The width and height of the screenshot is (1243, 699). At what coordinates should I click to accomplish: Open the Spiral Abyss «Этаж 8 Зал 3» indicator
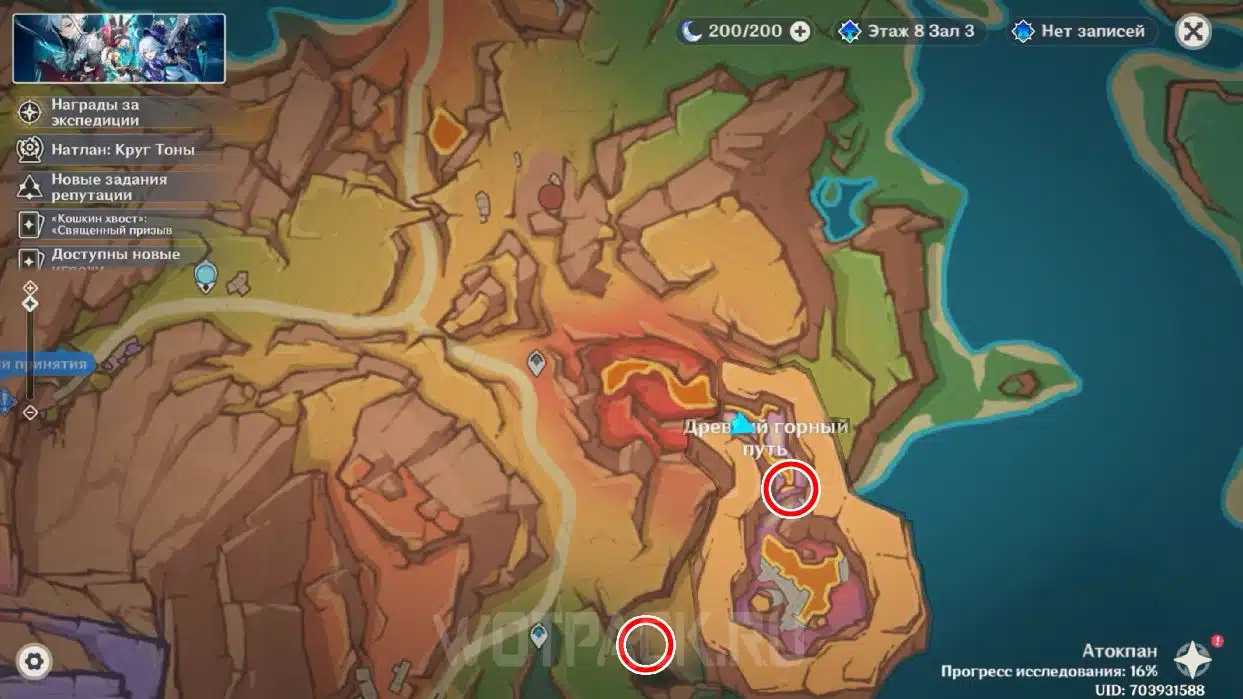pos(909,31)
